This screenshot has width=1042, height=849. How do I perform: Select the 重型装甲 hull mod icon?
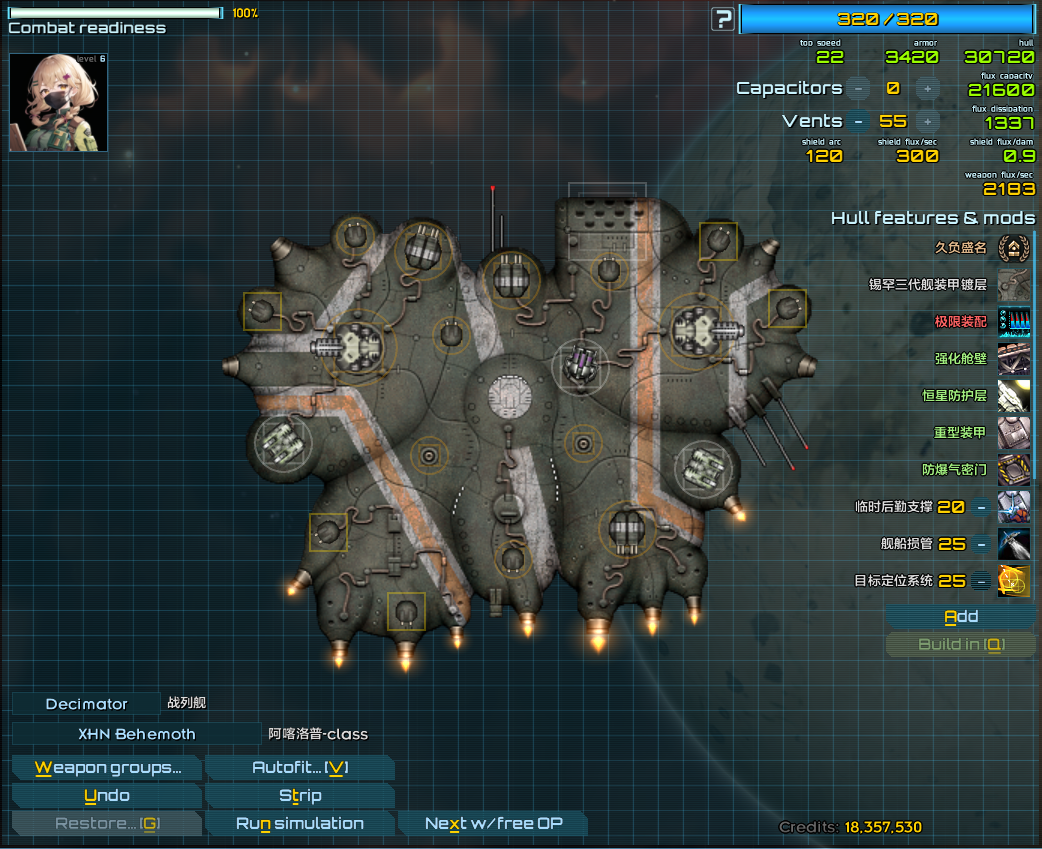[x=1014, y=433]
